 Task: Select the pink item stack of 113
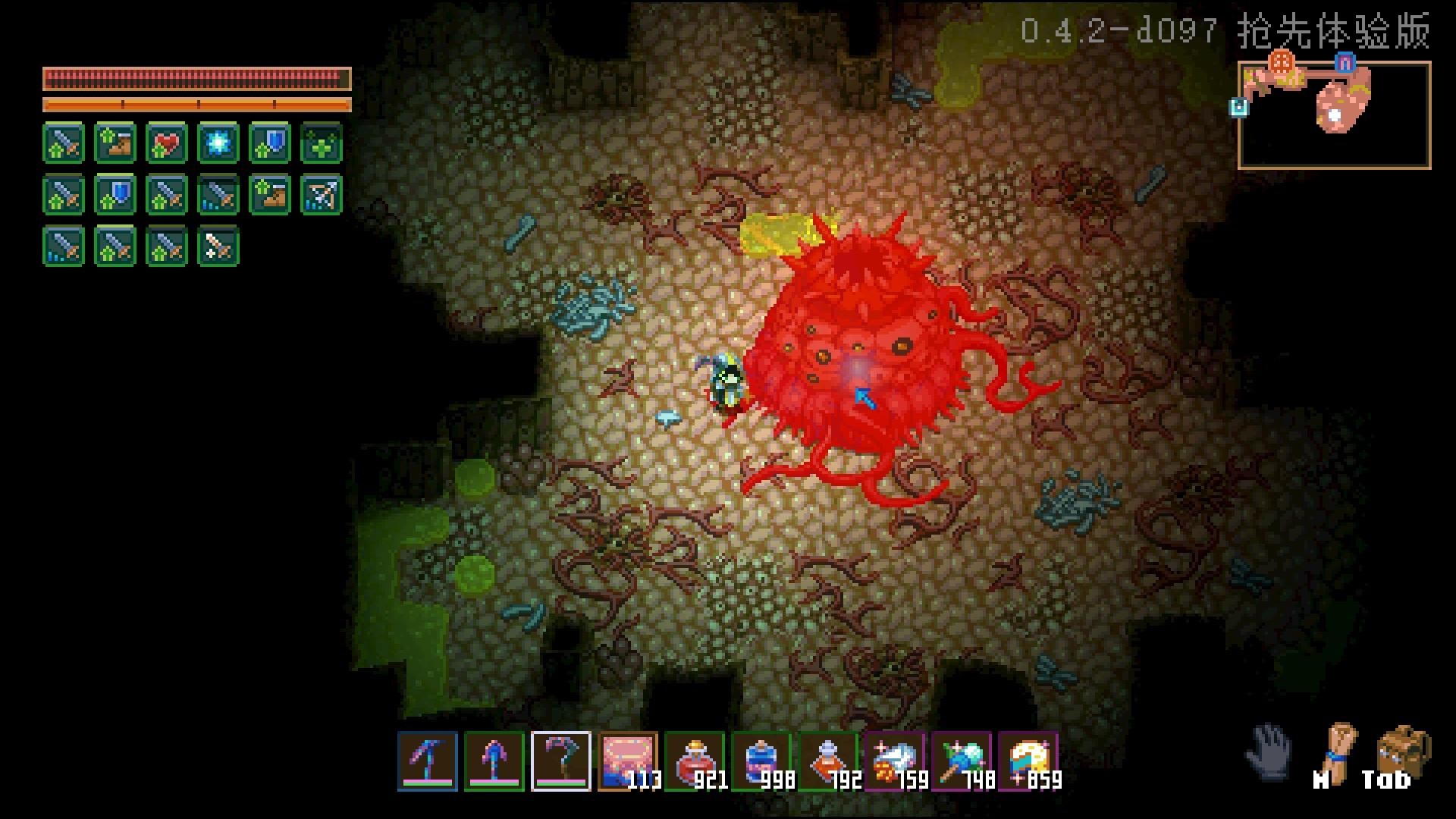point(628,761)
